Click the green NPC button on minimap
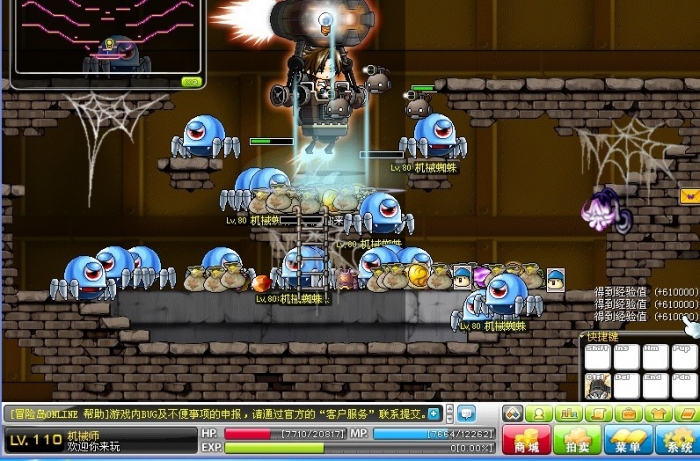Image resolution: width=700 pixels, height=461 pixels. point(191,81)
